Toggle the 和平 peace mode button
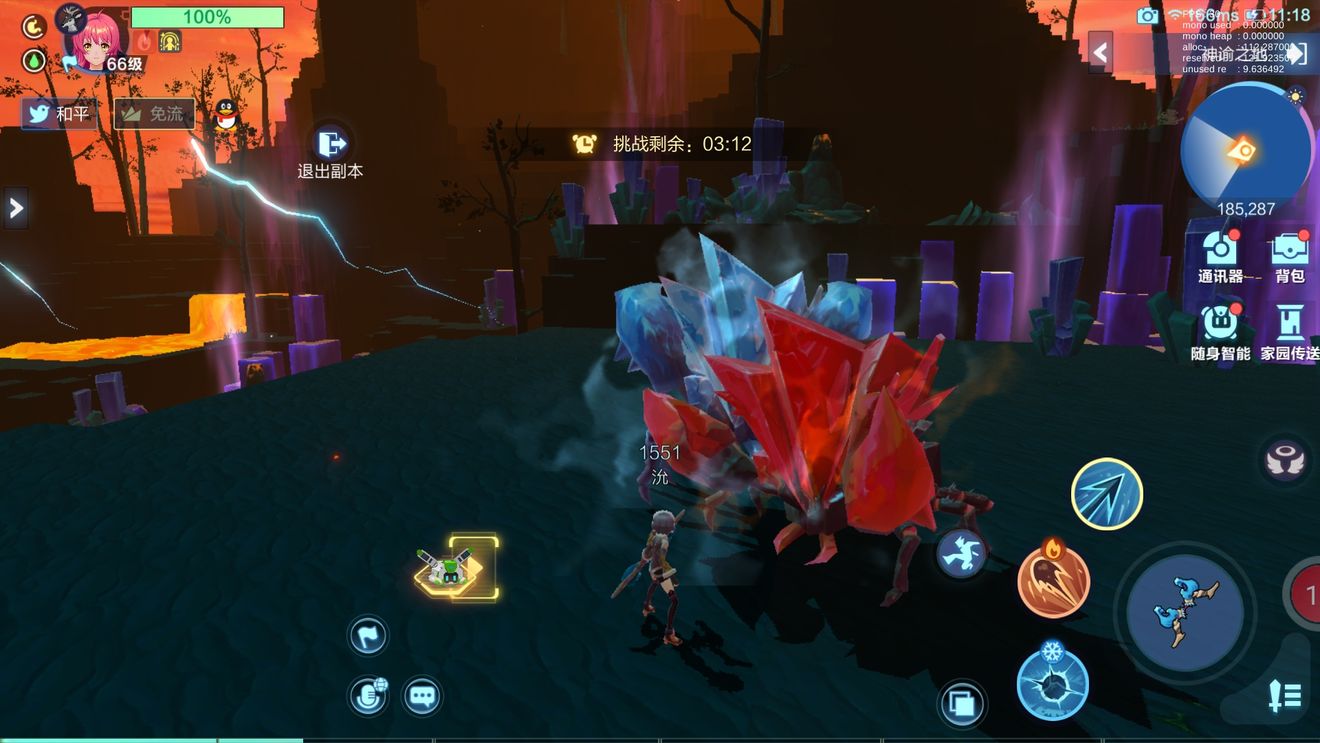Viewport: 1320px width, 743px height. point(59,114)
